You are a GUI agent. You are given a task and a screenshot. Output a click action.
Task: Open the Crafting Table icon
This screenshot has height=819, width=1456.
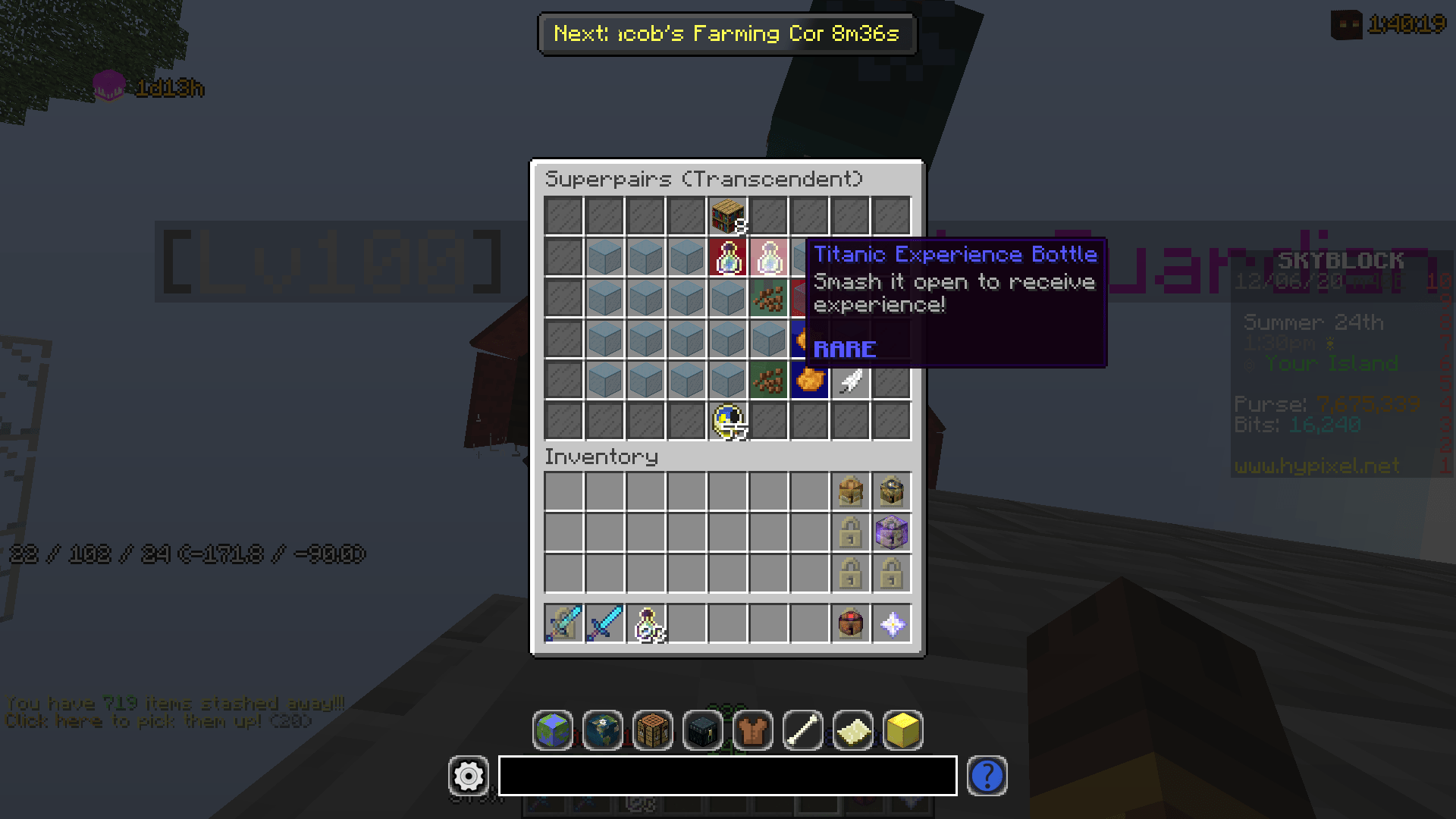tap(654, 730)
